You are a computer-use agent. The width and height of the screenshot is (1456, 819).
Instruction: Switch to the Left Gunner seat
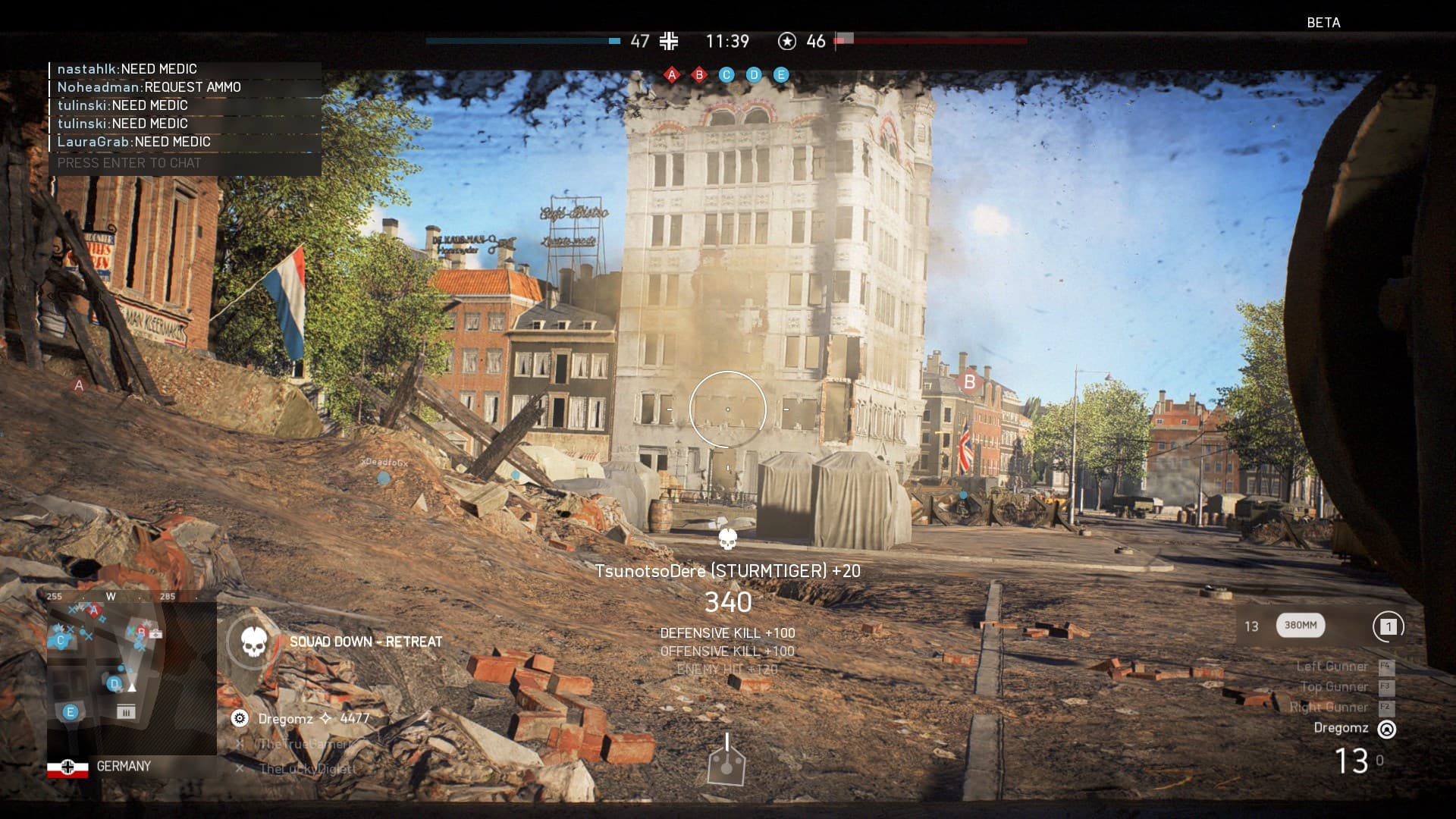(1332, 667)
